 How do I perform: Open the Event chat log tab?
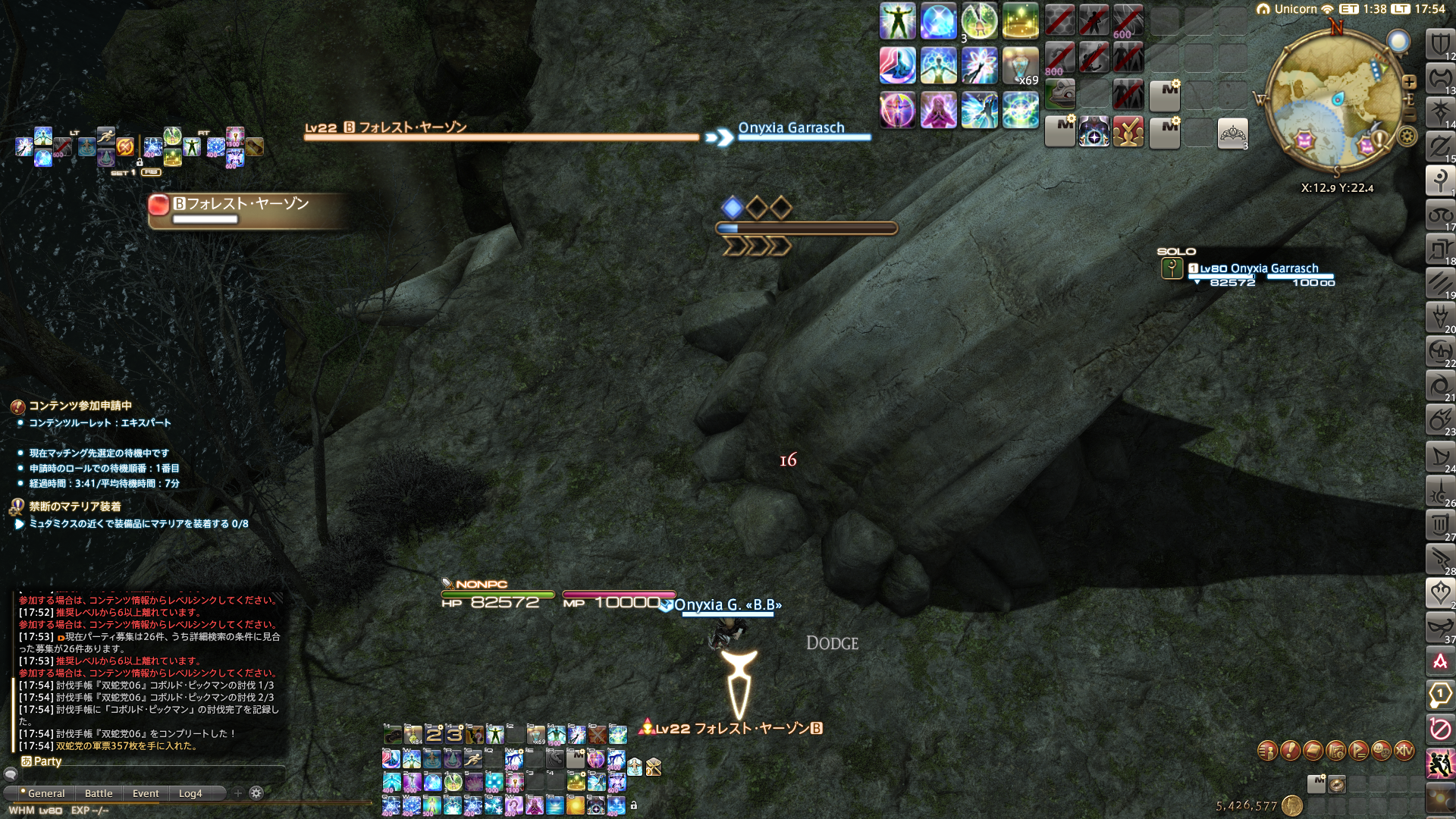(x=146, y=793)
